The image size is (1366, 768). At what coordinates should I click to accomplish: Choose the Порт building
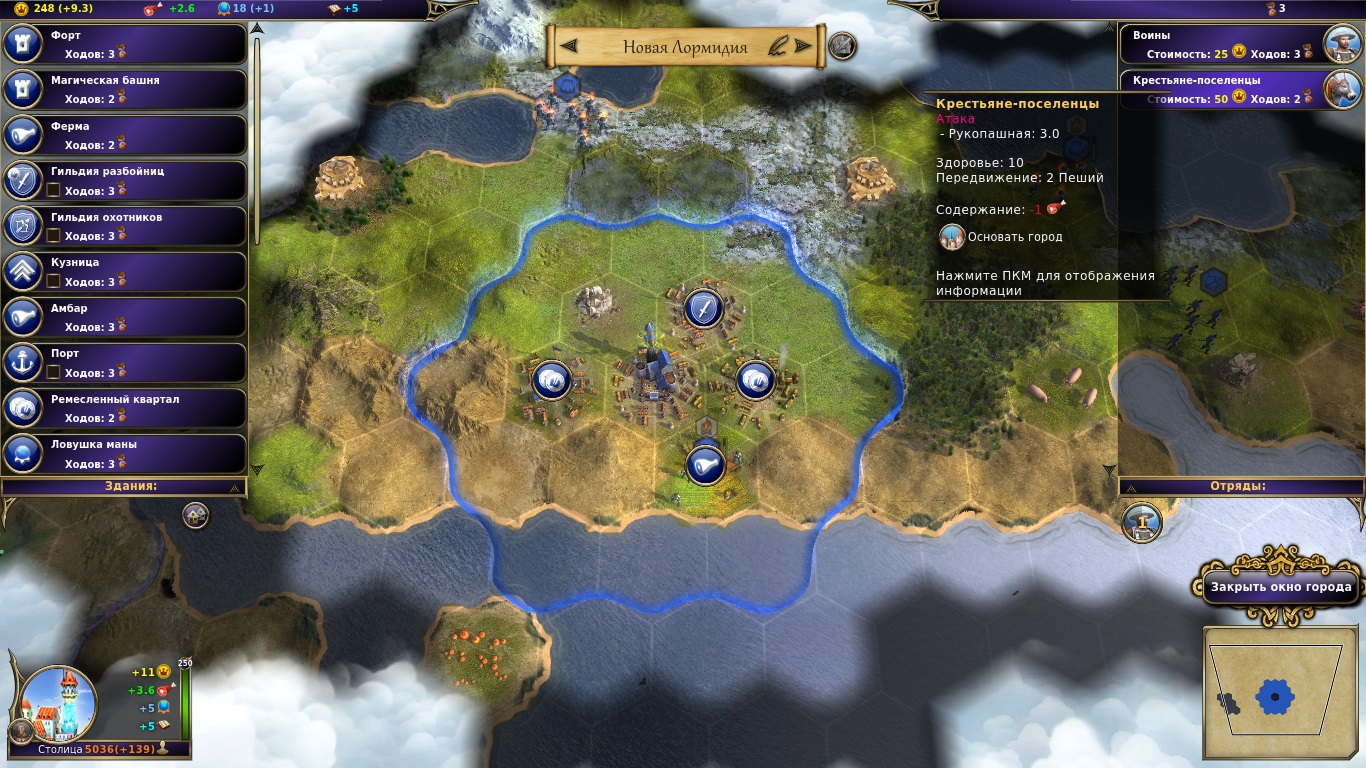pyautogui.click(x=125, y=362)
